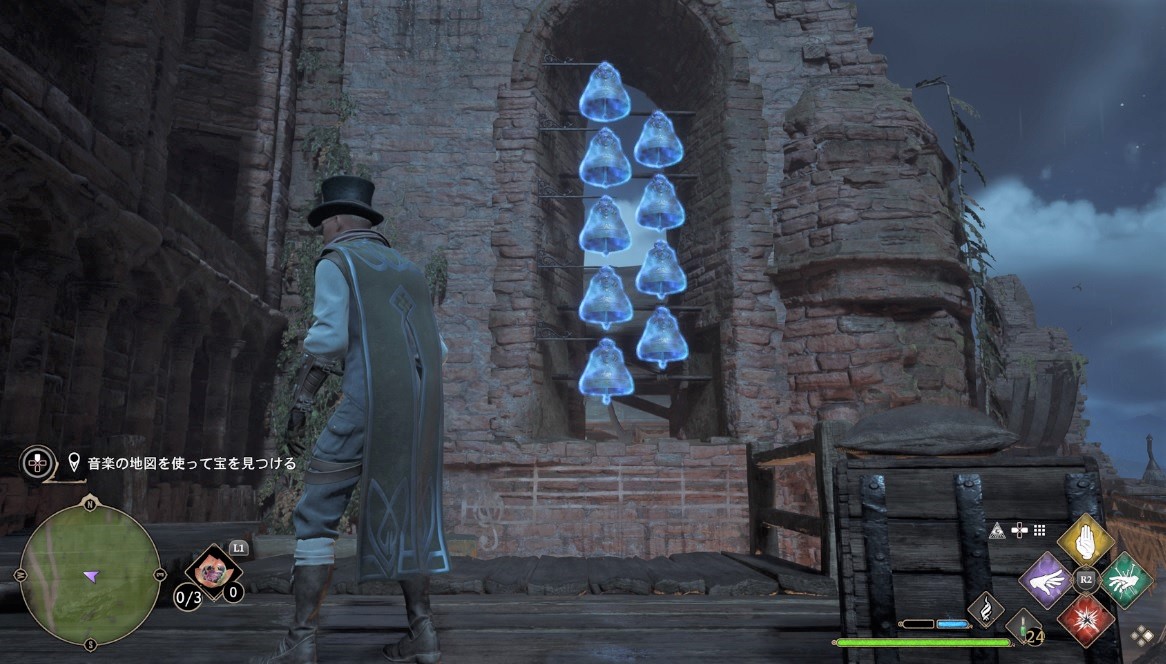1166x664 pixels.
Task: Open the small grid icon
Action: coord(1039,530)
